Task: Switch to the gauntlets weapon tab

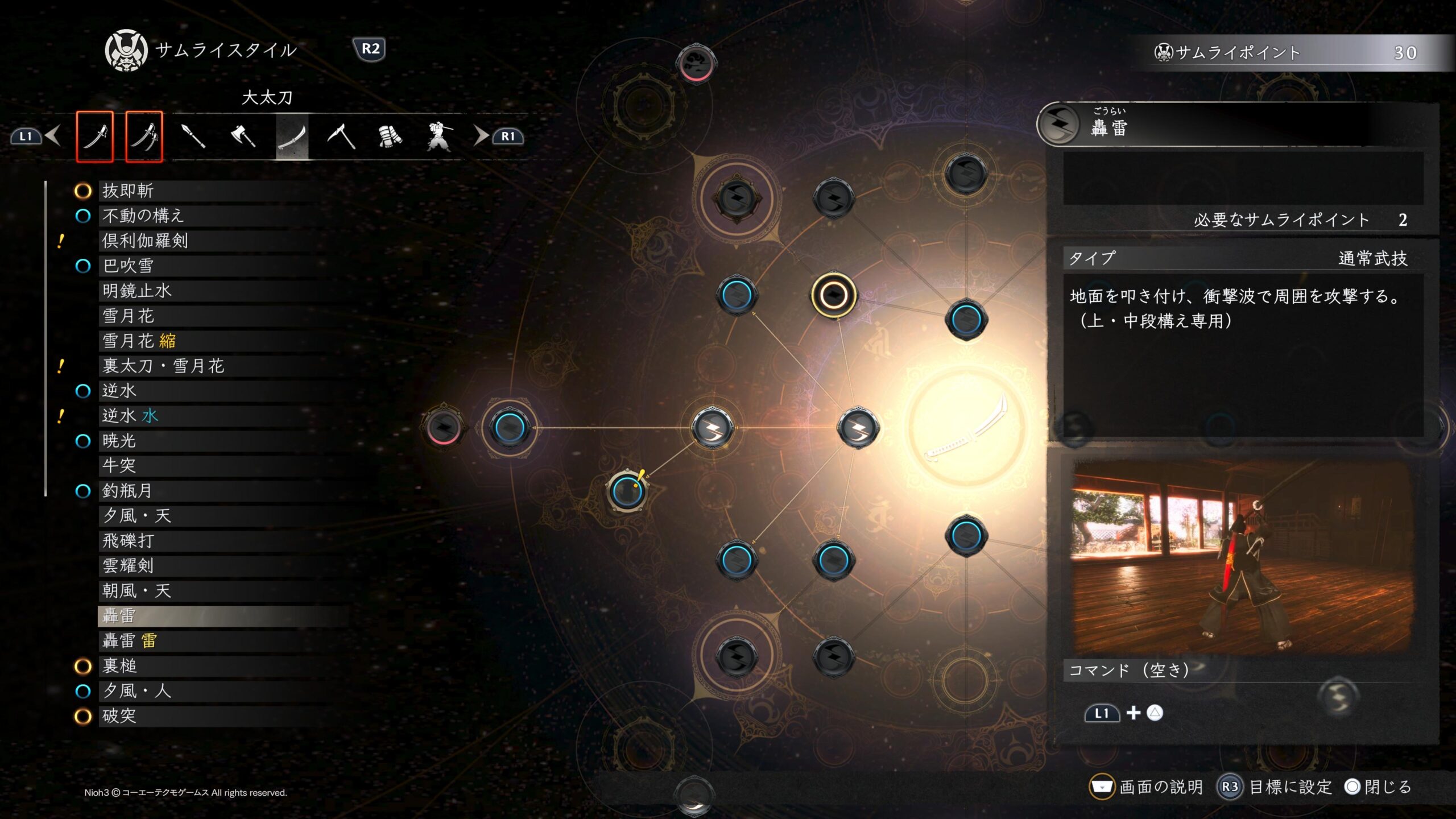Action: (x=390, y=136)
